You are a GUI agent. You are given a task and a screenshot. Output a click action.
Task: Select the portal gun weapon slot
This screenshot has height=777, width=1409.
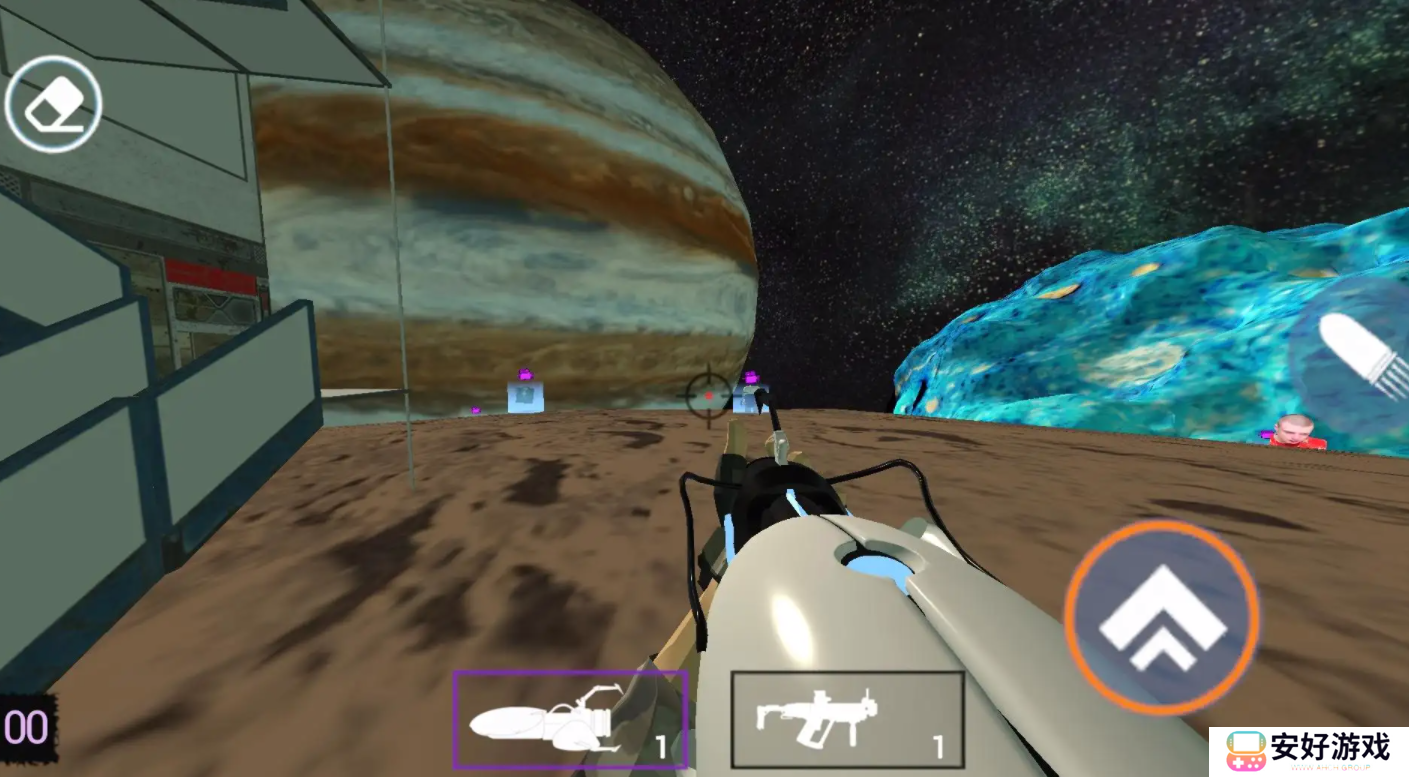tap(569, 719)
